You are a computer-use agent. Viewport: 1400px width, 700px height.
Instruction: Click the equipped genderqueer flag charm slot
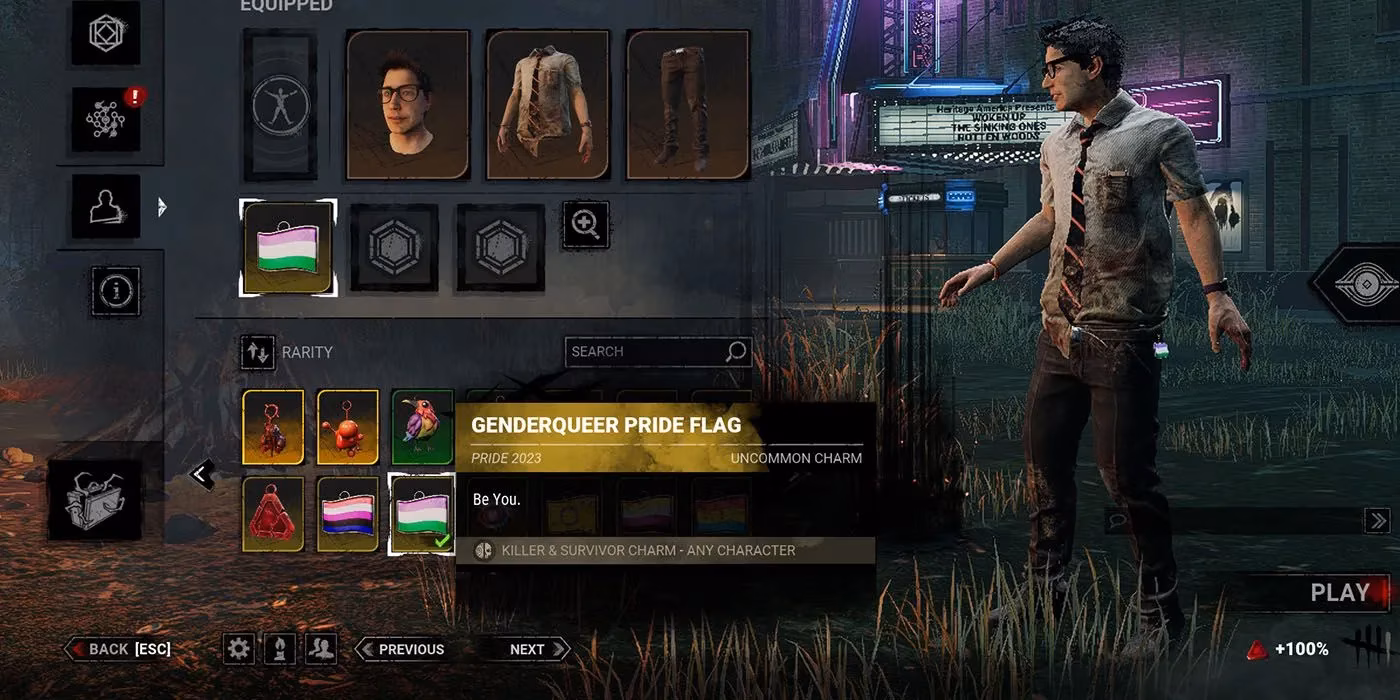tap(288, 248)
